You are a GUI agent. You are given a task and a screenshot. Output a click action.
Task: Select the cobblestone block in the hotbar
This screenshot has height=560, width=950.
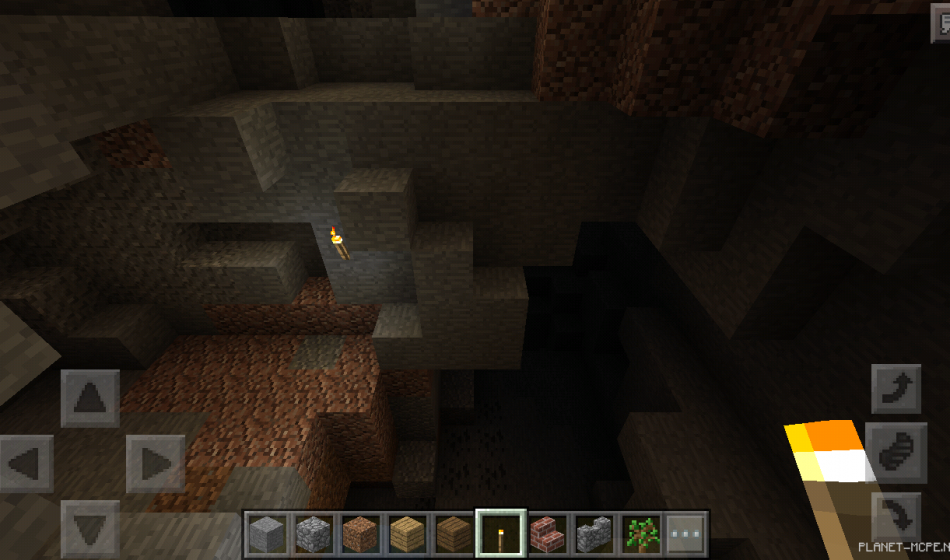click(x=313, y=532)
